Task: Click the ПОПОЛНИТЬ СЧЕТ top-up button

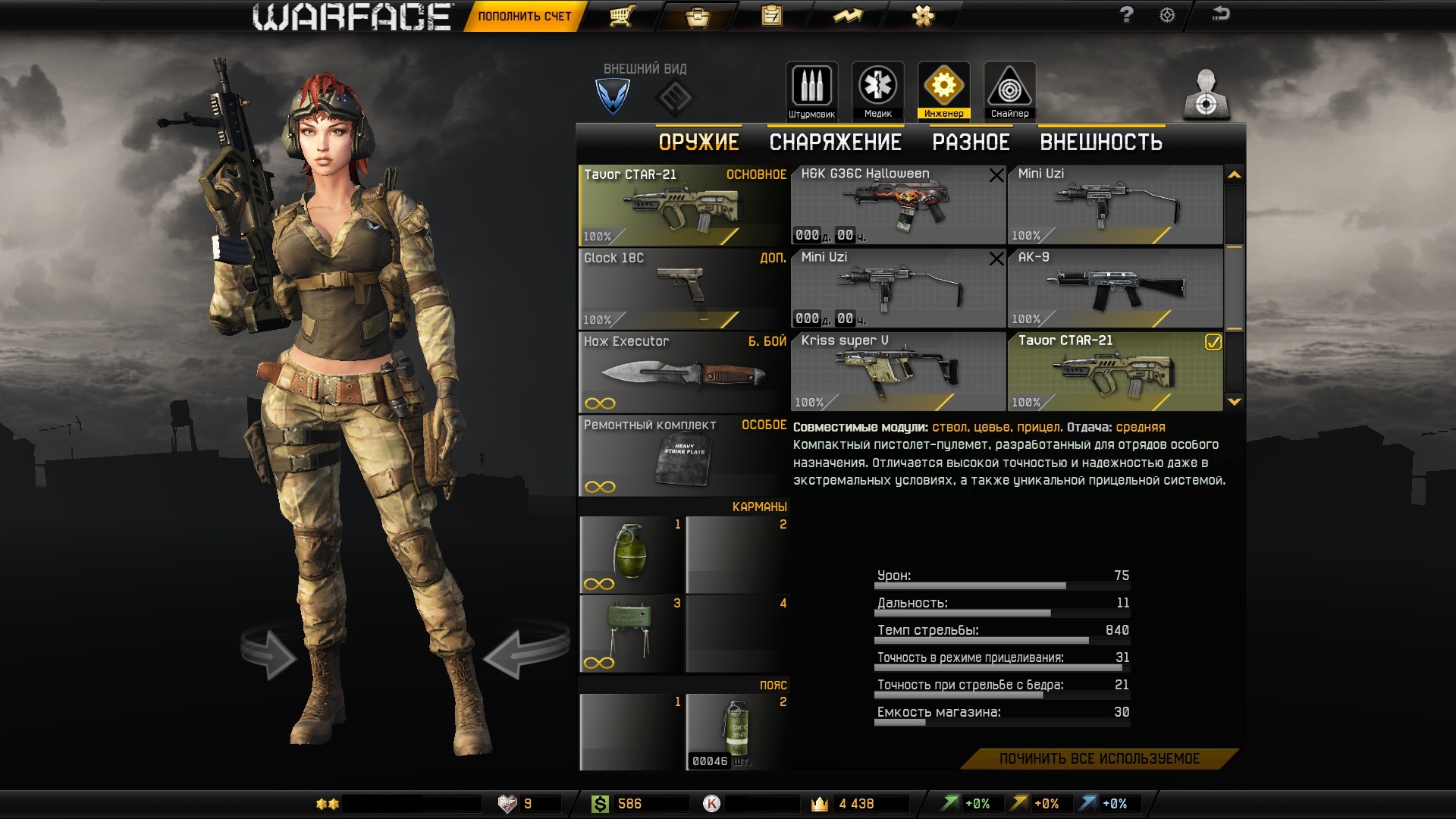Action: pyautogui.click(x=524, y=16)
